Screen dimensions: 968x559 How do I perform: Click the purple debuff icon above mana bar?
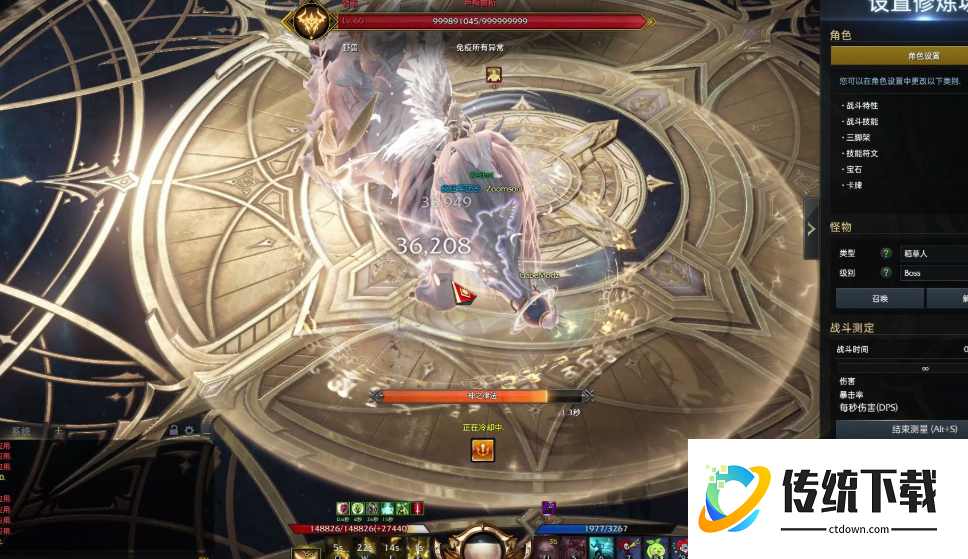pos(548,508)
